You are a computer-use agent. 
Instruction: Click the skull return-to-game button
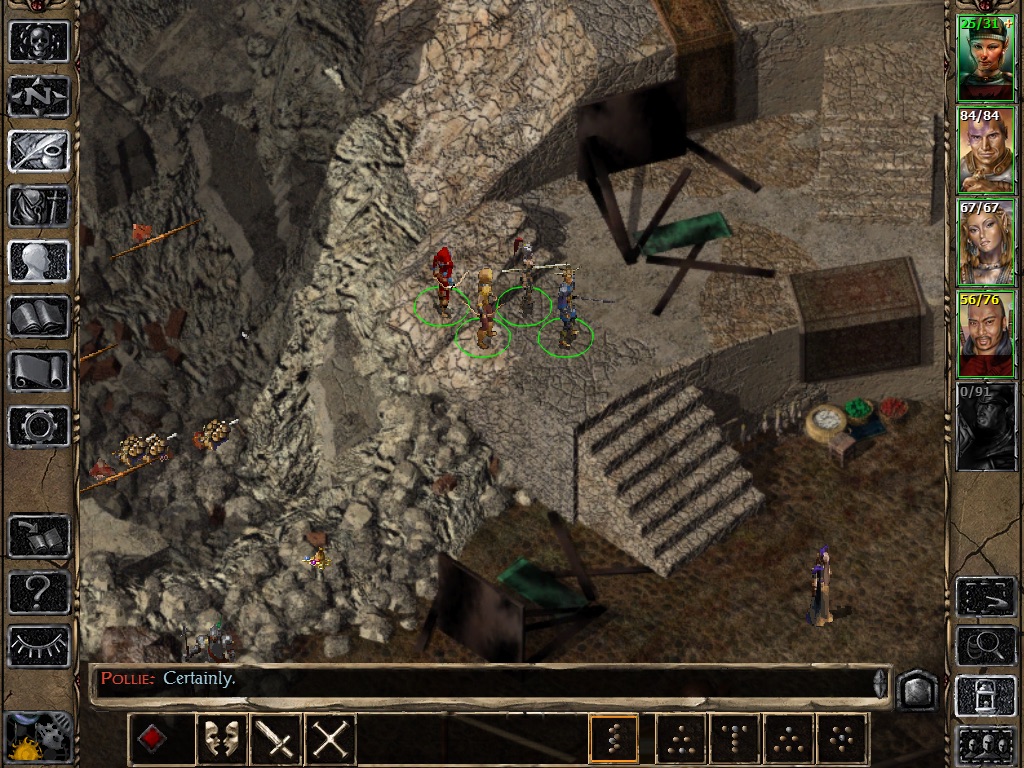click(39, 42)
